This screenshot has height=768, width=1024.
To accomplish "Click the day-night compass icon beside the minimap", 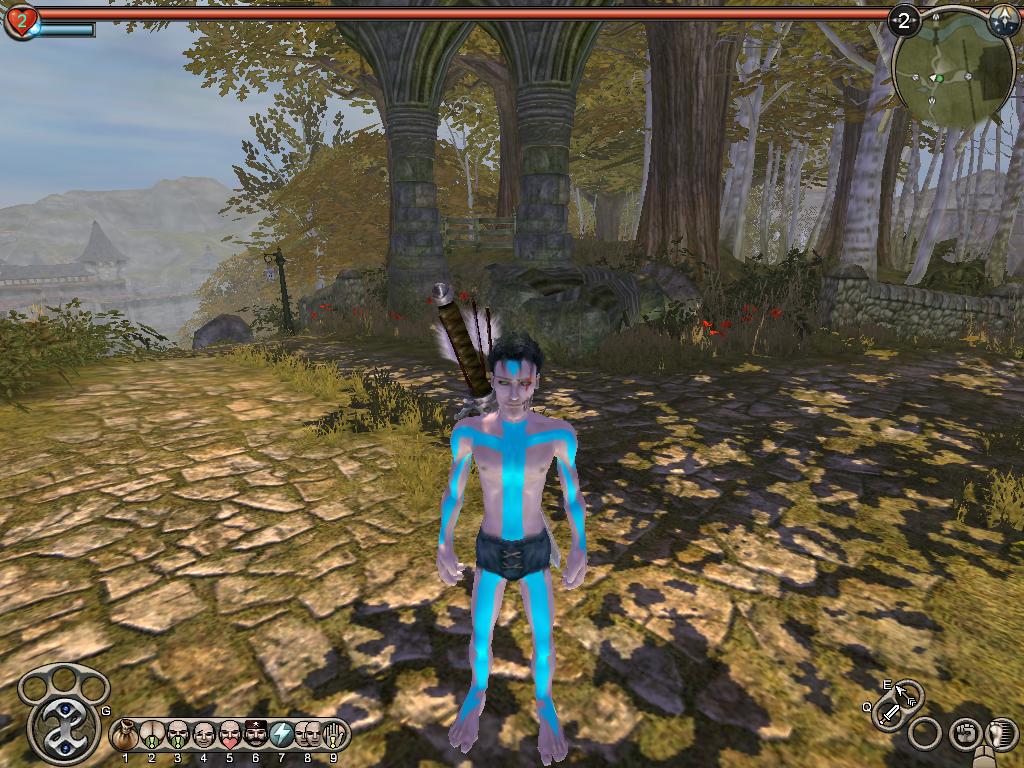I will click(x=1003, y=19).
